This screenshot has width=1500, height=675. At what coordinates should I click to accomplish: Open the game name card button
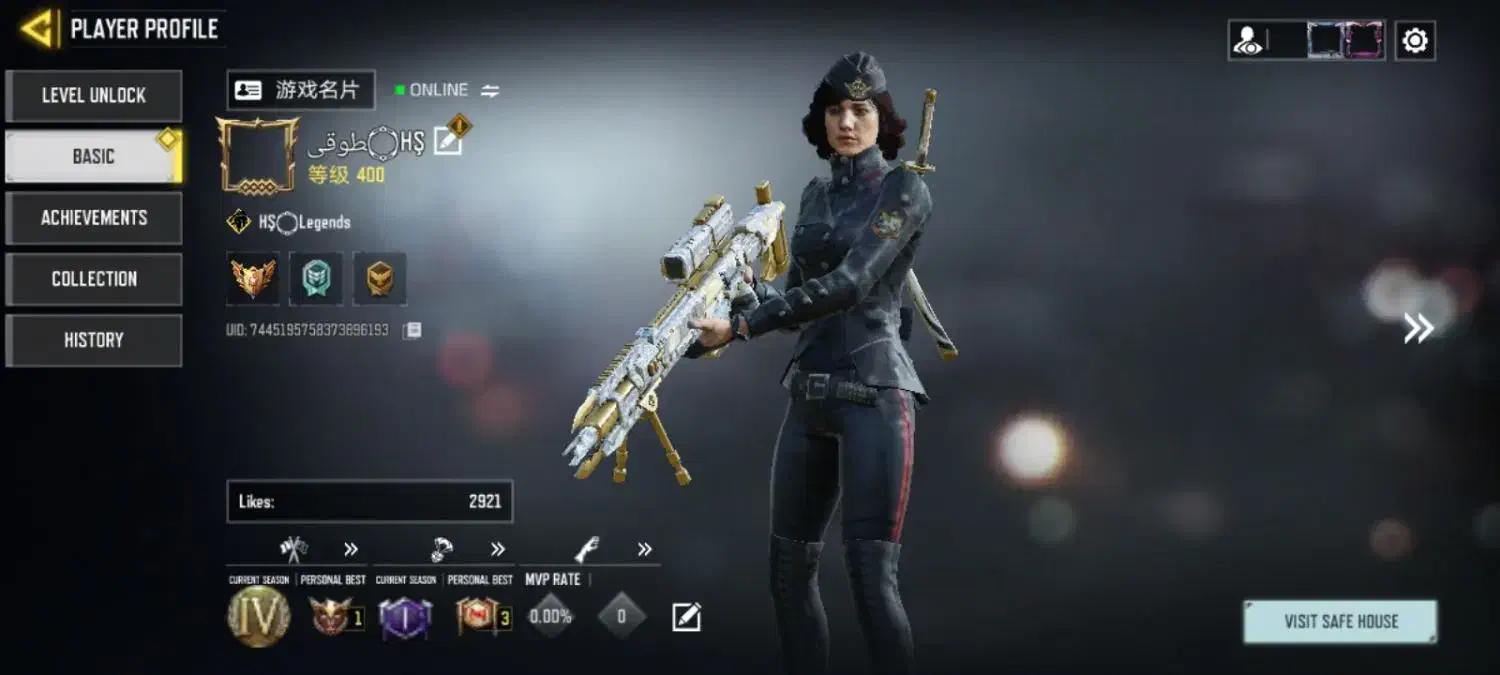coord(300,90)
